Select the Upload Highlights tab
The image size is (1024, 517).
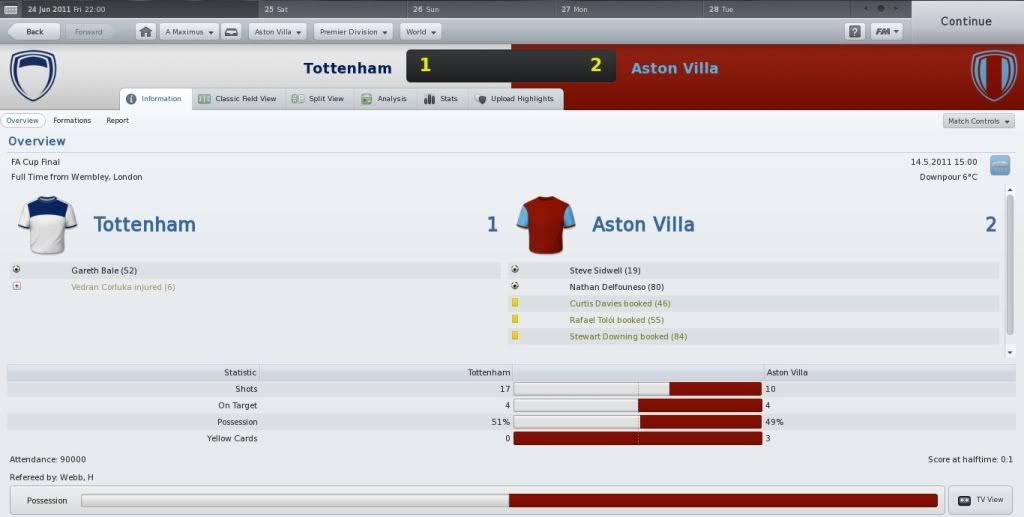[515, 99]
